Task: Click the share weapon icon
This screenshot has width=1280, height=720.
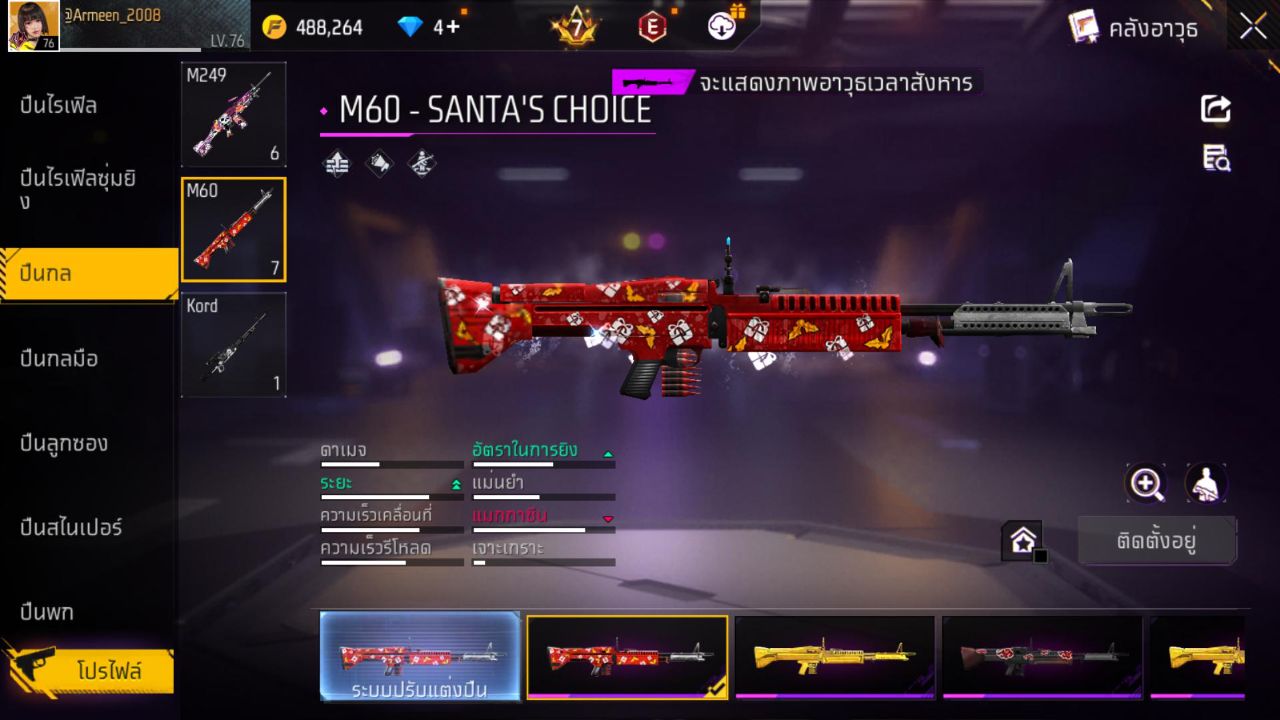Action: 1215,108
